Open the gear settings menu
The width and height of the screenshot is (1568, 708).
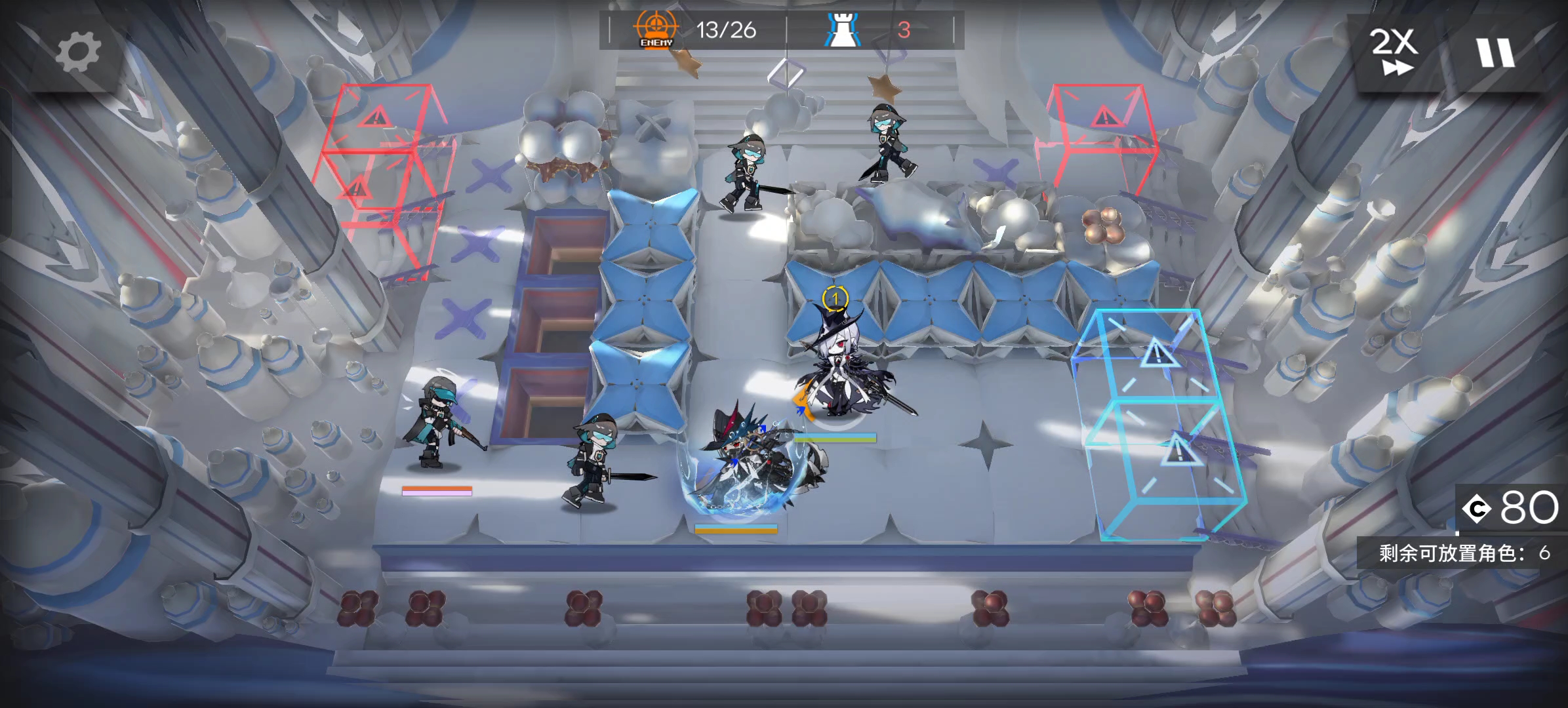[78, 52]
